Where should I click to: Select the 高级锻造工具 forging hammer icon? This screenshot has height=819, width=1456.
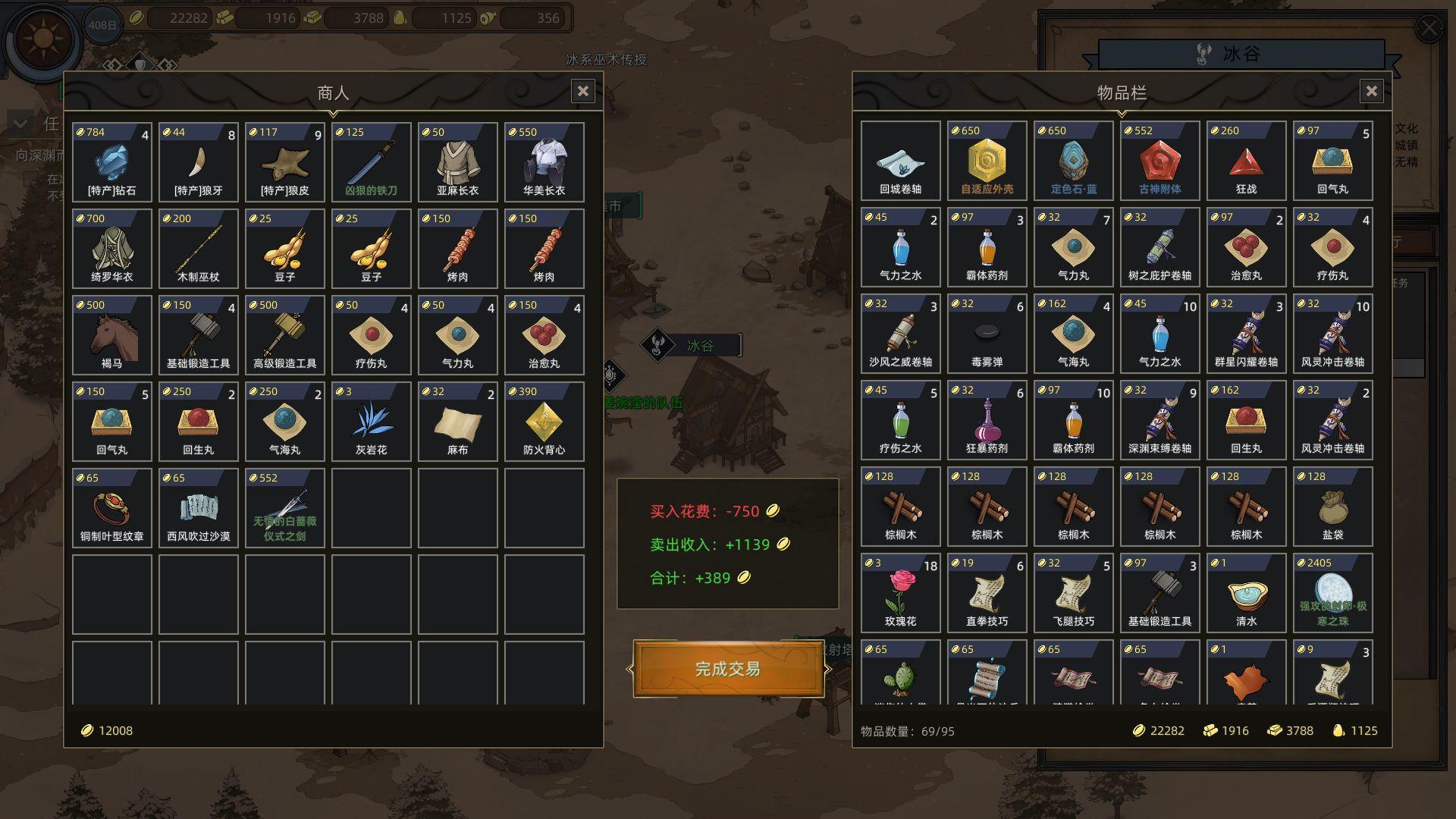(284, 334)
